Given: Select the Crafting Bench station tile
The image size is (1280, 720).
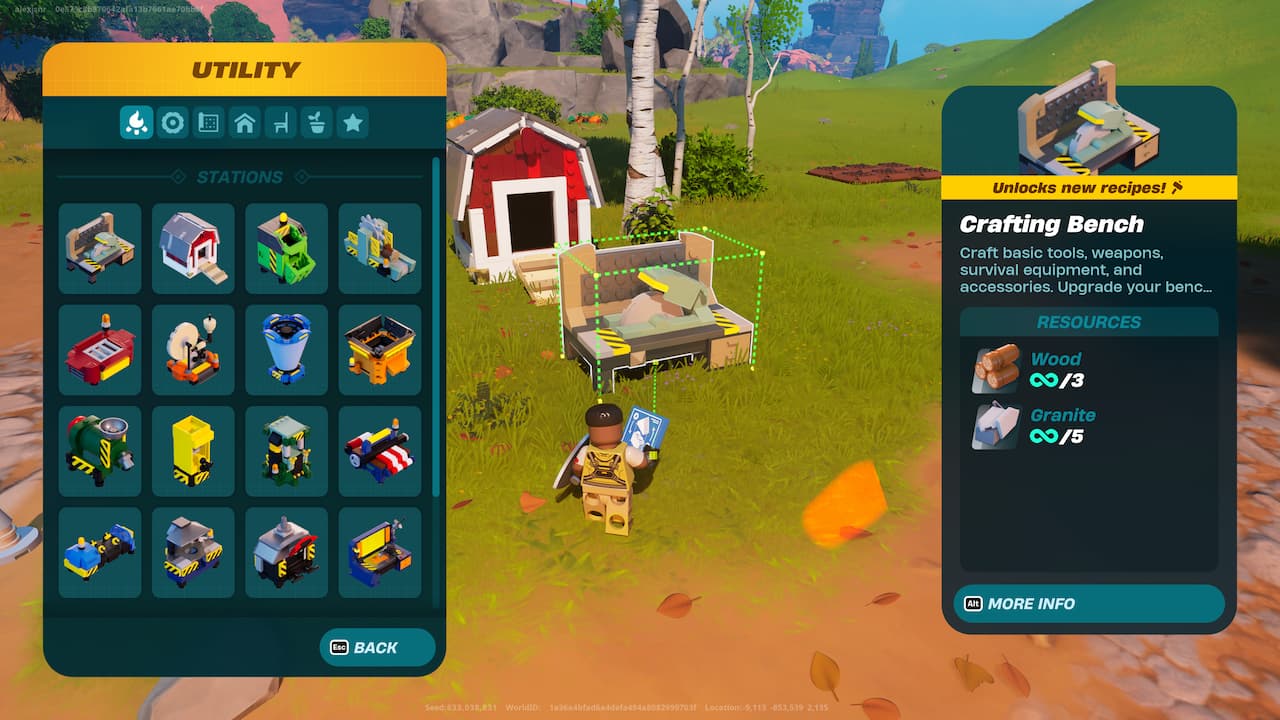Looking at the screenshot, I should click(x=100, y=248).
